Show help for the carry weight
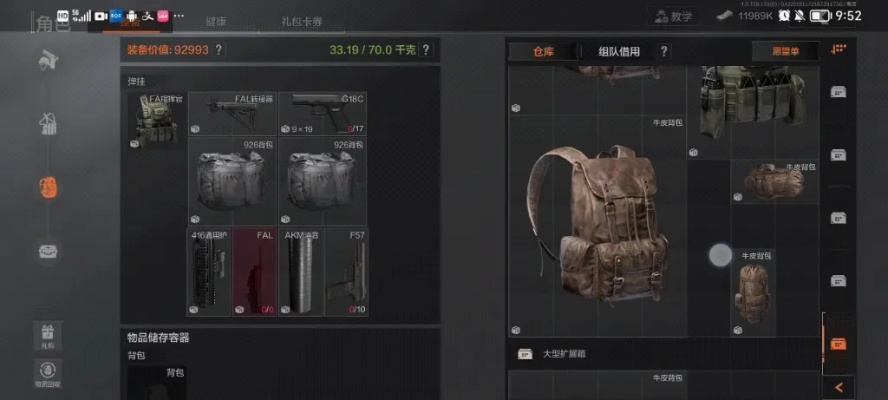The width and height of the screenshot is (888, 400). tap(425, 50)
